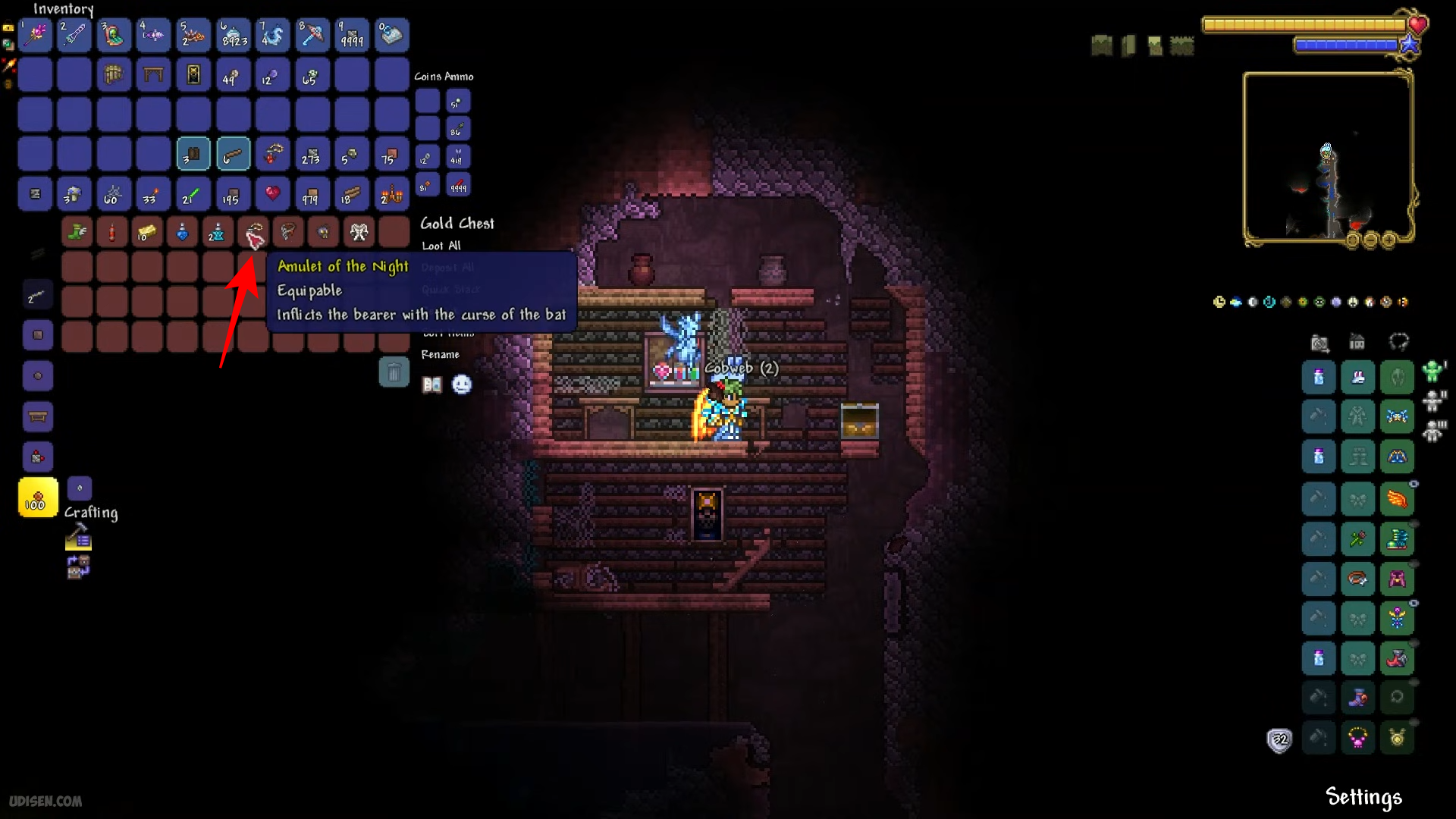Viewport: 1456px width, 819px height.
Task: Select the magic staff in hotbar slot one
Action: pos(35,35)
